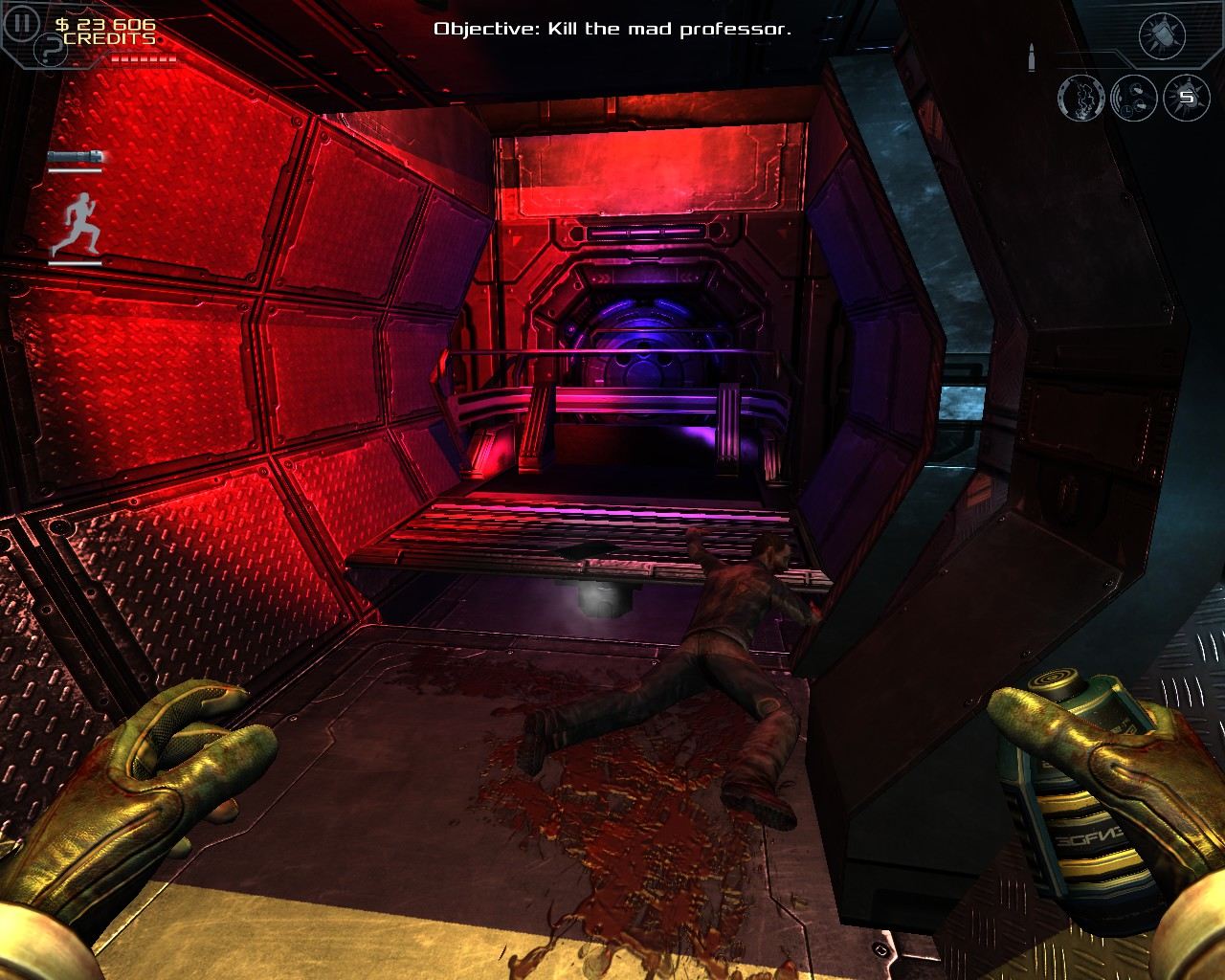Pause the game with the pause icon
This screenshot has width=1225, height=980.
[22, 24]
